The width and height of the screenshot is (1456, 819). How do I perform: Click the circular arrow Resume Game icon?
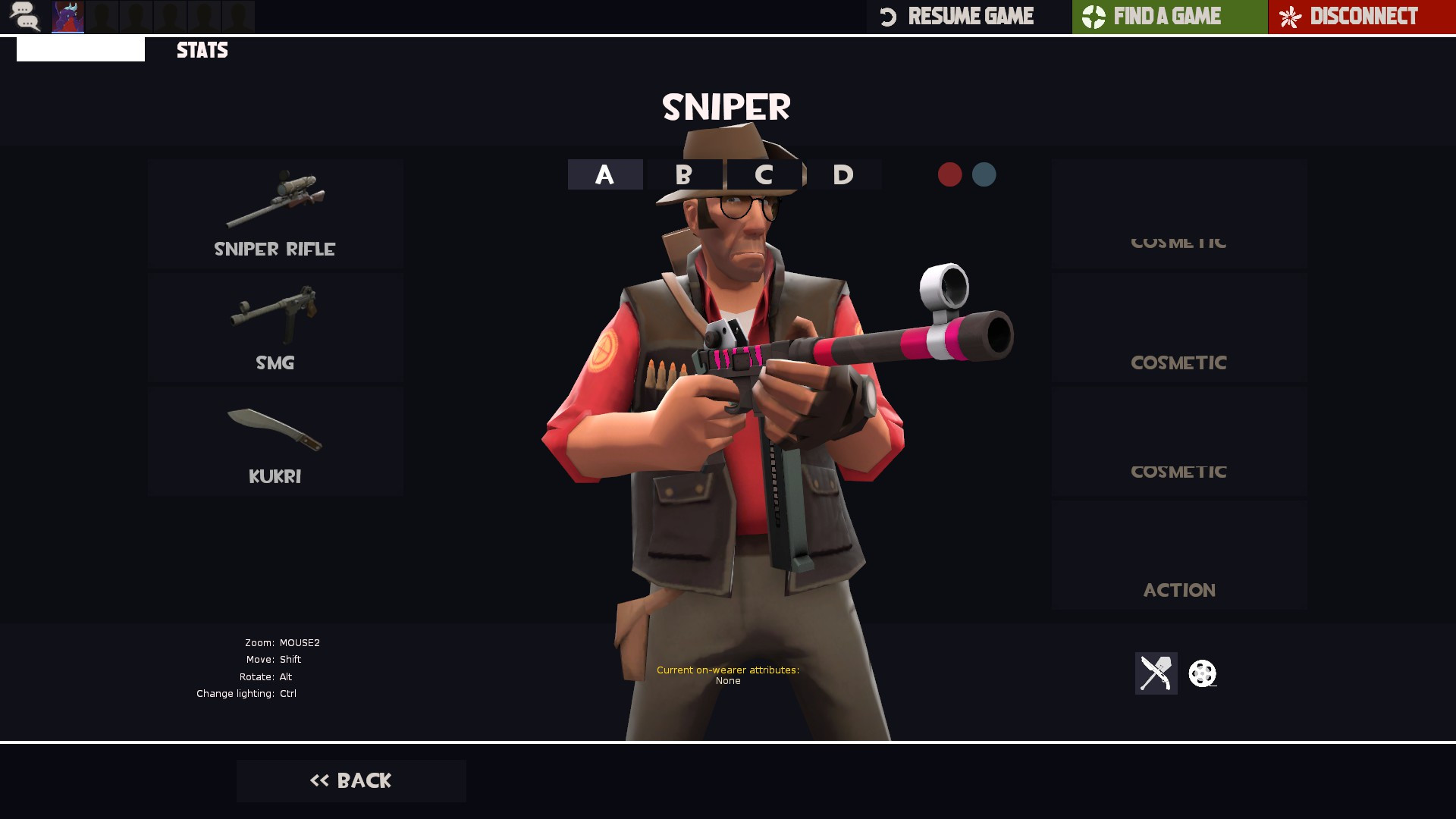coord(889,16)
